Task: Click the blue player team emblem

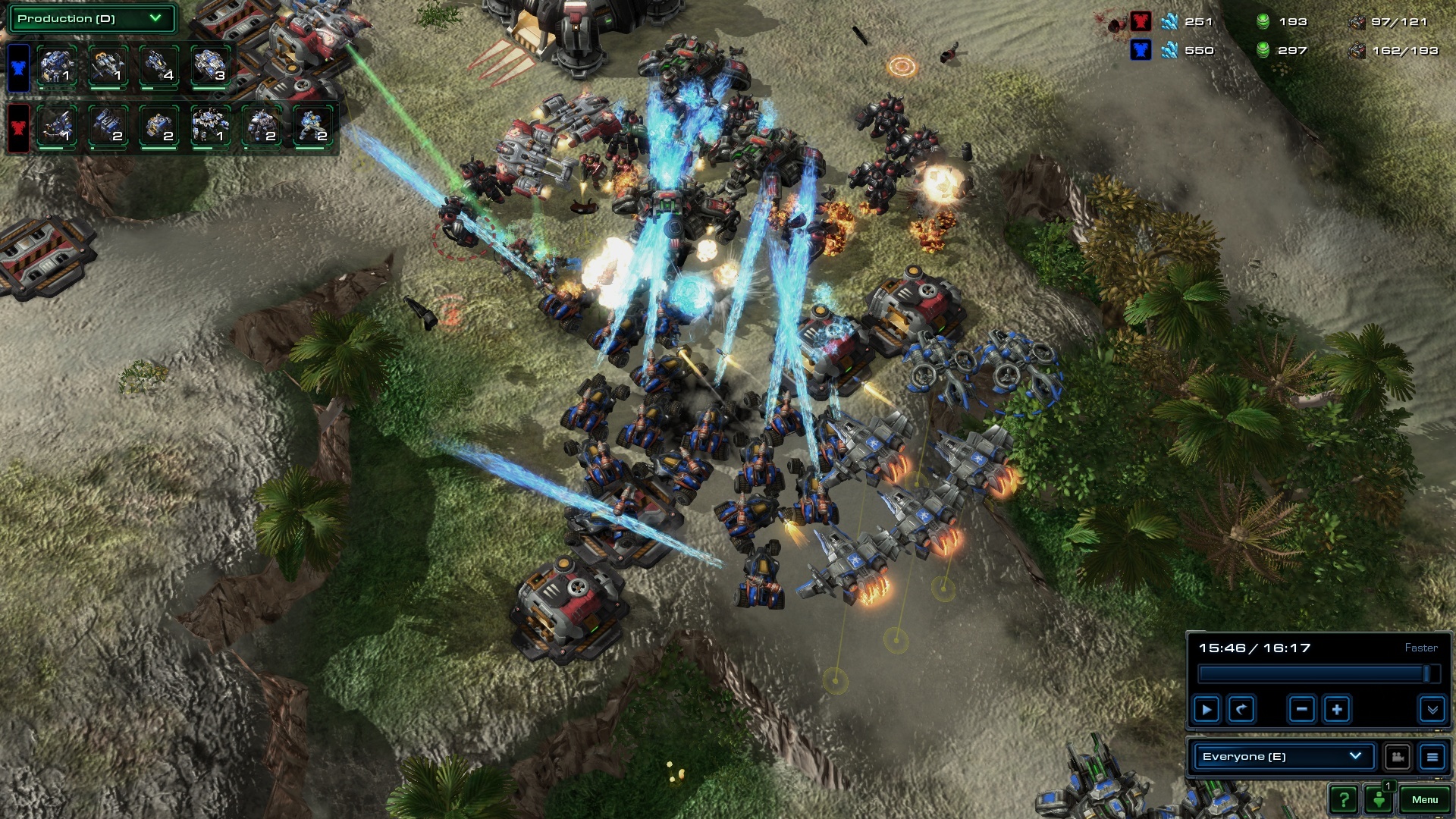Action: [x=18, y=67]
